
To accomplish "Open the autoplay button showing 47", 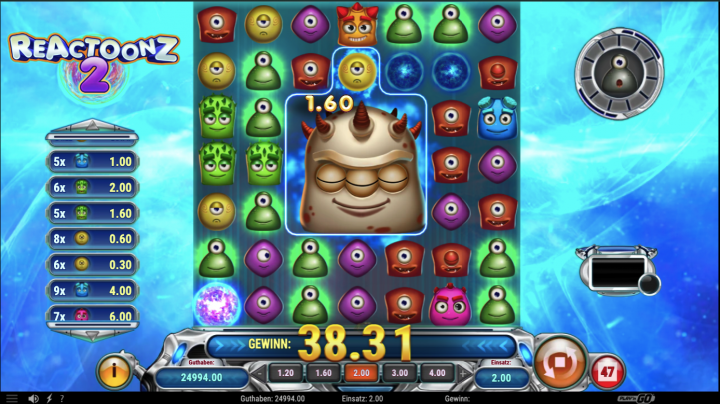I will pos(609,372).
